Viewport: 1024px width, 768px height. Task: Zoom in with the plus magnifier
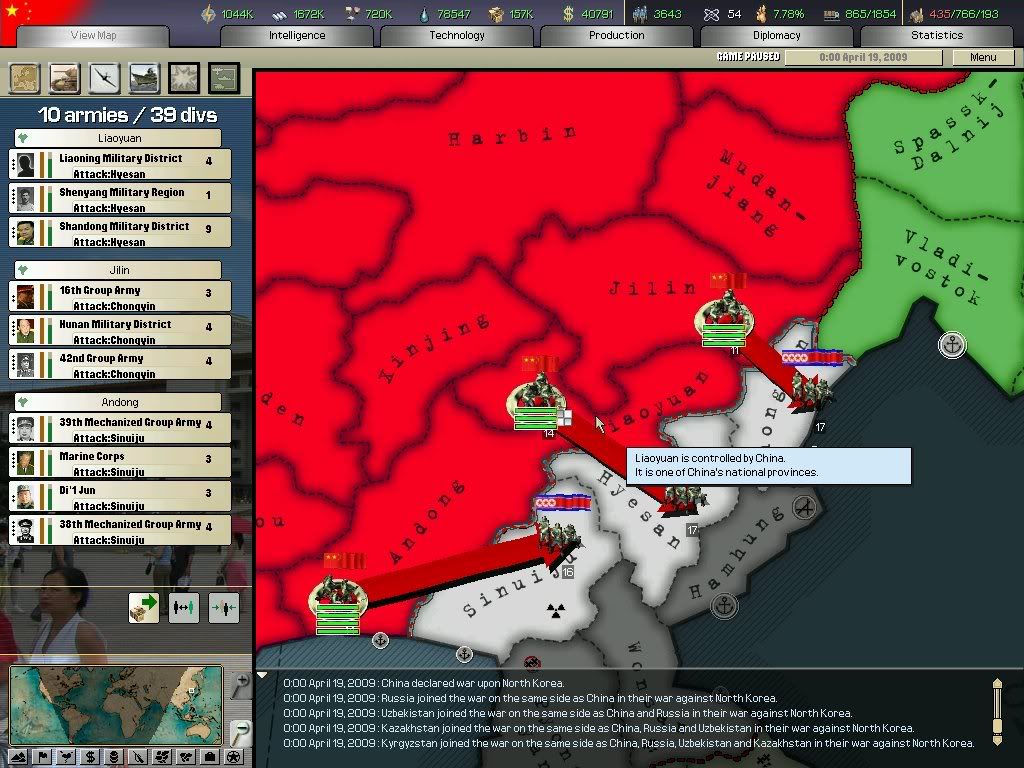click(240, 684)
